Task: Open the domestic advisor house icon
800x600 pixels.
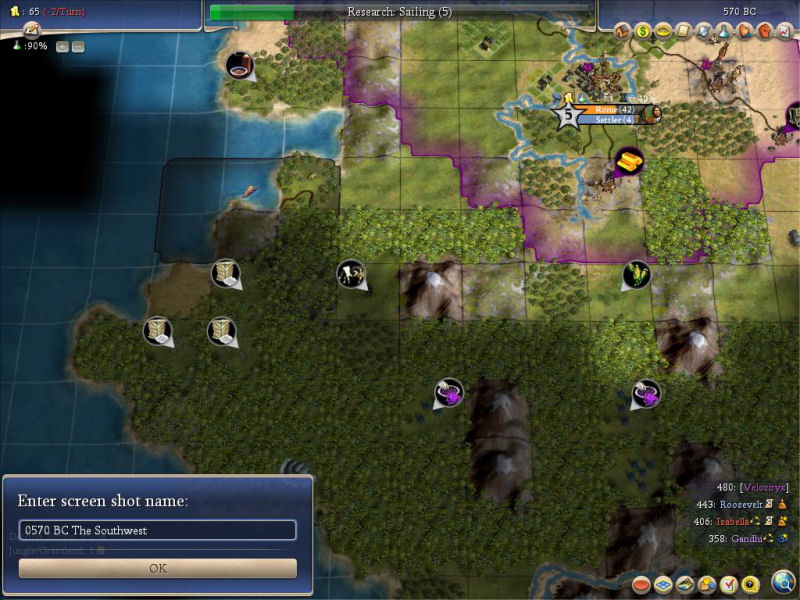Action: 622,32
